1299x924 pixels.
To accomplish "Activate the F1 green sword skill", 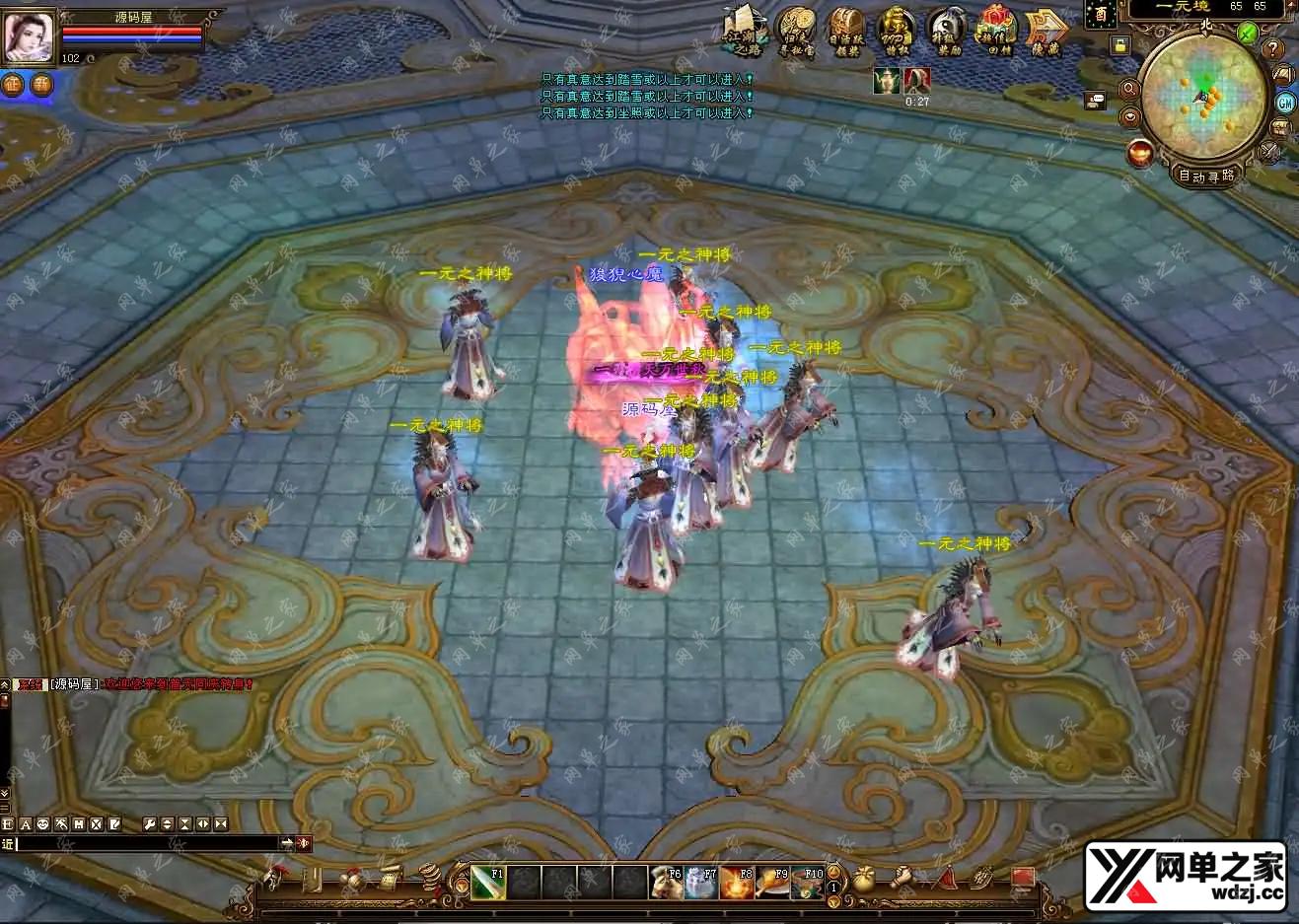I will pyautogui.click(x=488, y=883).
